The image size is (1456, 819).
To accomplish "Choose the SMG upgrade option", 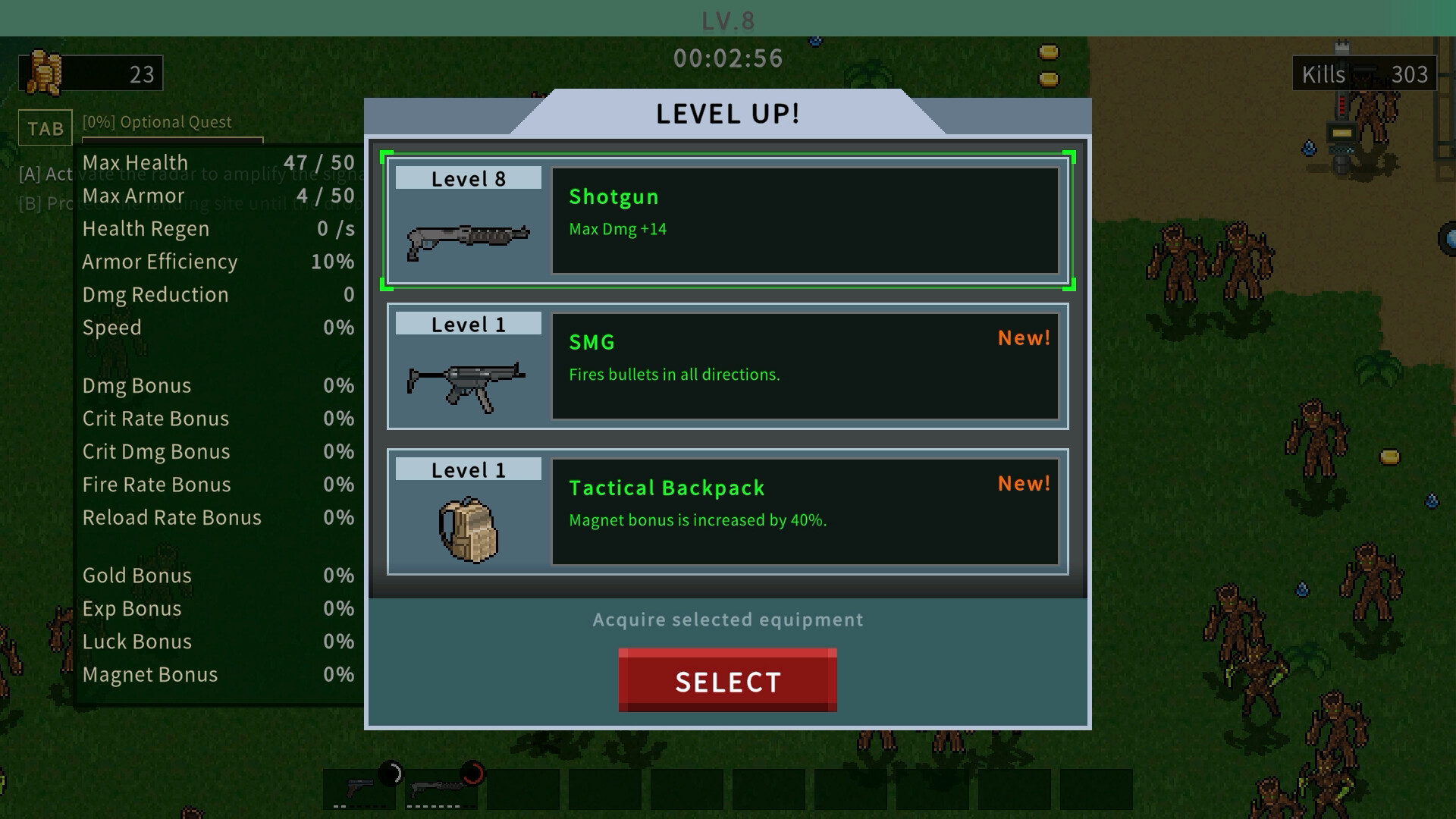I will (x=728, y=367).
